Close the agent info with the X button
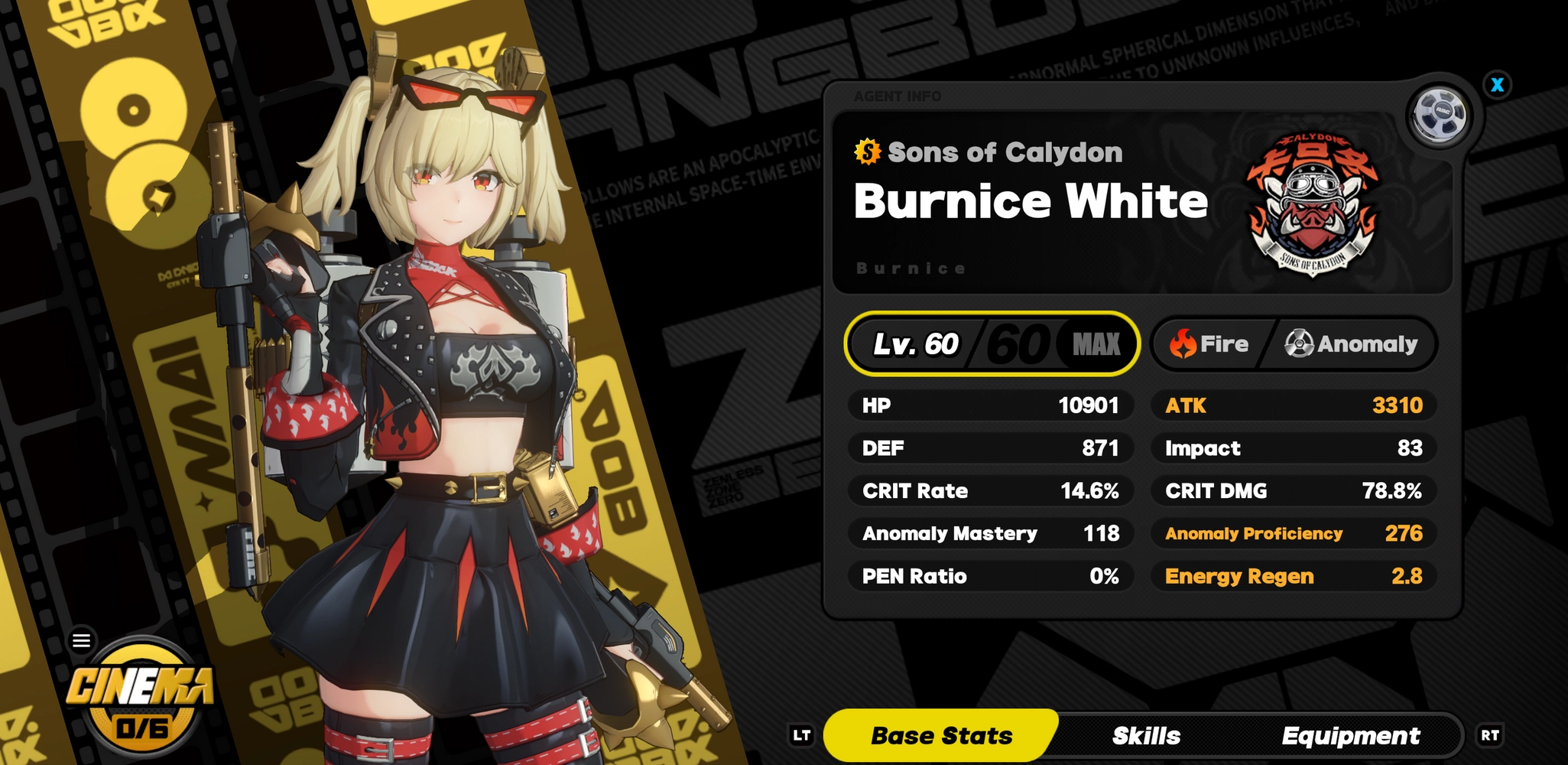 [1498, 85]
